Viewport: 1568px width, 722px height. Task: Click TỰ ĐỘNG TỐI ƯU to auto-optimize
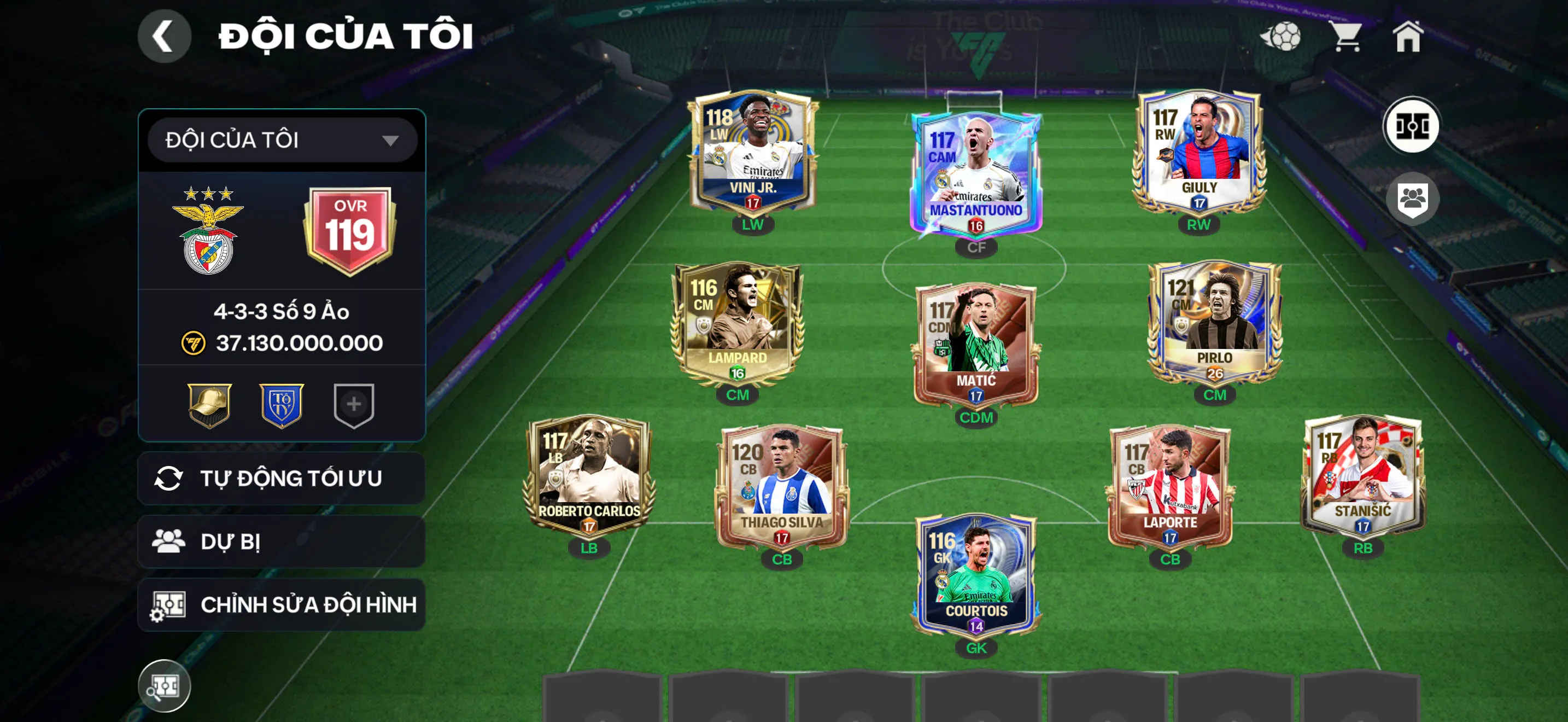280,479
